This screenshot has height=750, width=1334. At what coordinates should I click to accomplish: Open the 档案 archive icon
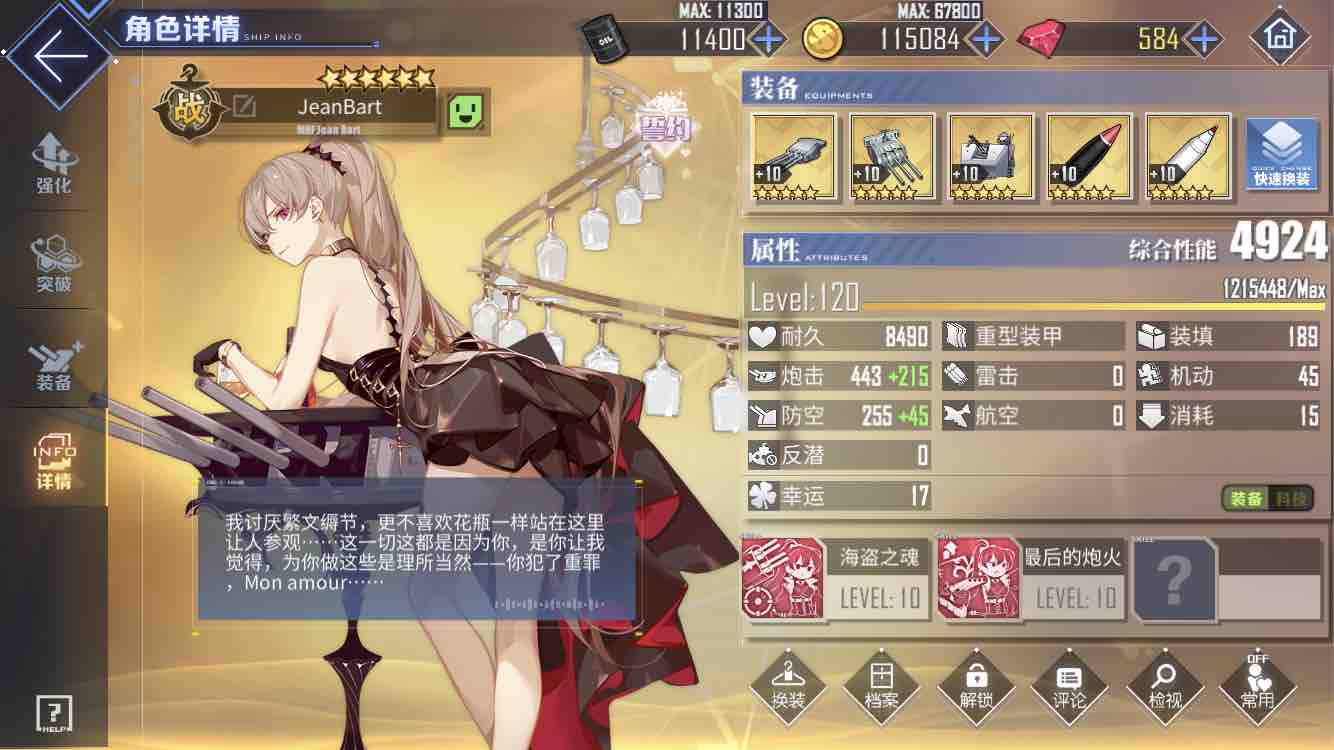881,687
